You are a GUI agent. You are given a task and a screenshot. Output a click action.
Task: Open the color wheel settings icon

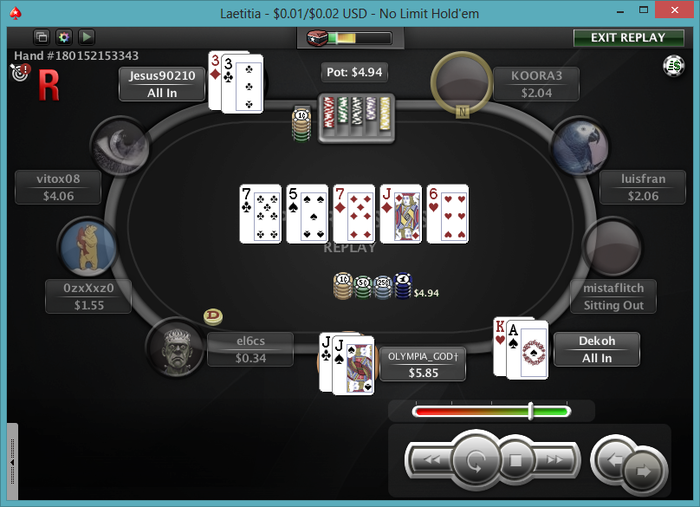(64, 37)
